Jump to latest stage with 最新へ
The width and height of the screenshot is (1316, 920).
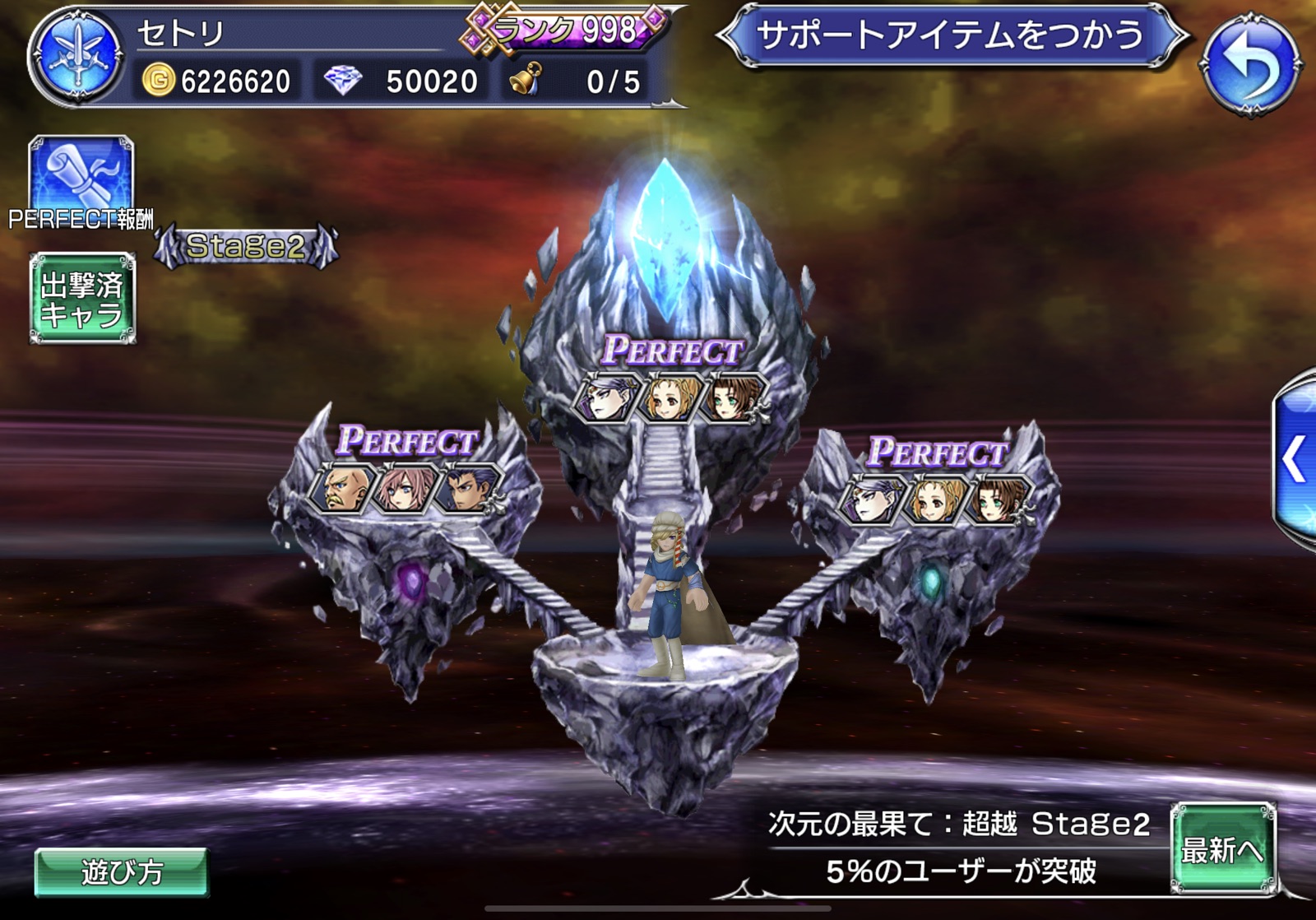1223,848
